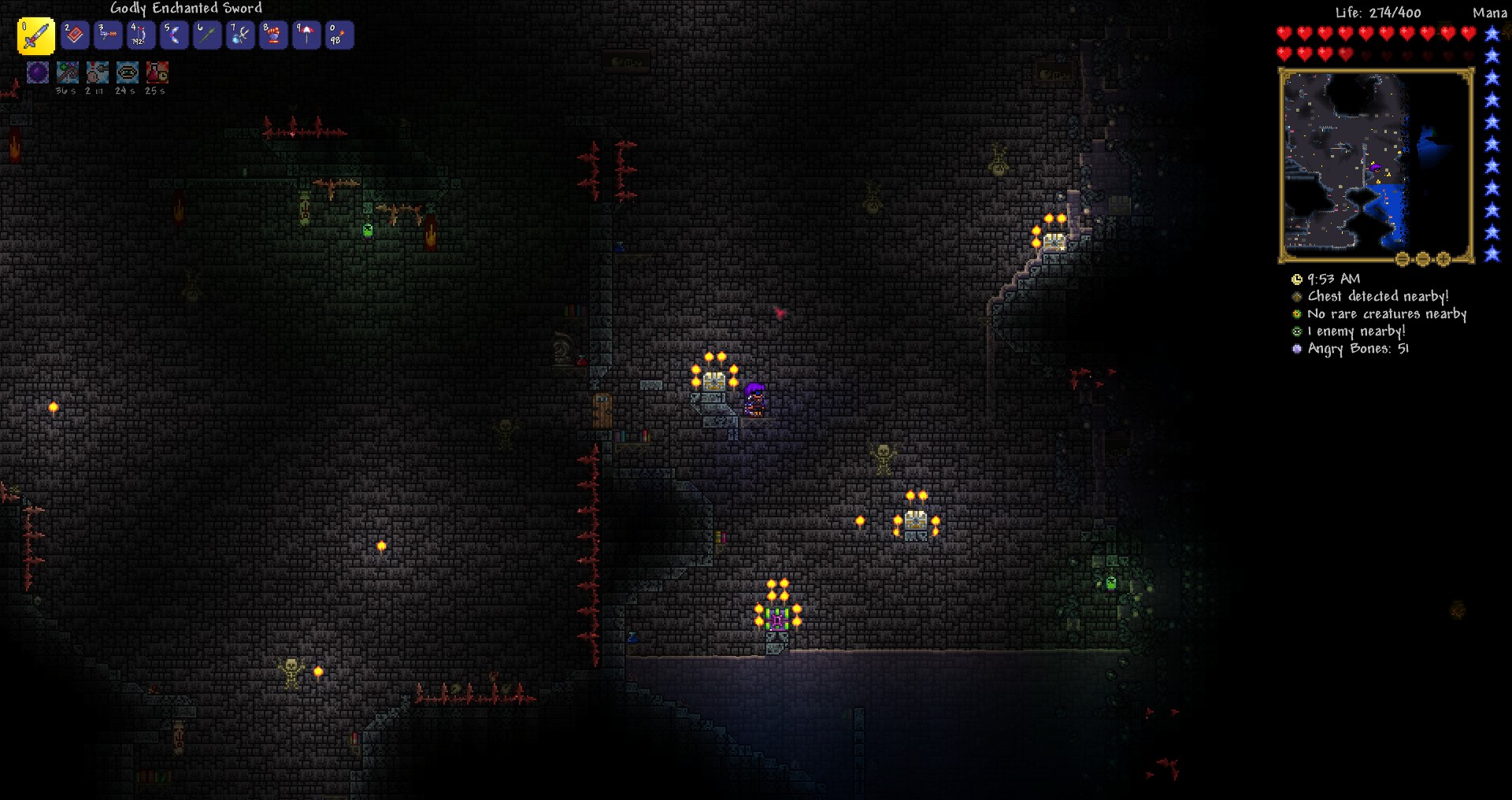Zoom in using the minimap plus button

[x=1443, y=258]
